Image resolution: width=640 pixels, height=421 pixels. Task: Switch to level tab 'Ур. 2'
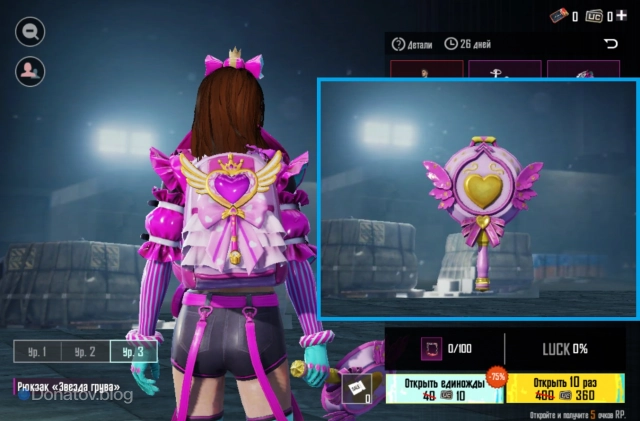[x=85, y=351]
